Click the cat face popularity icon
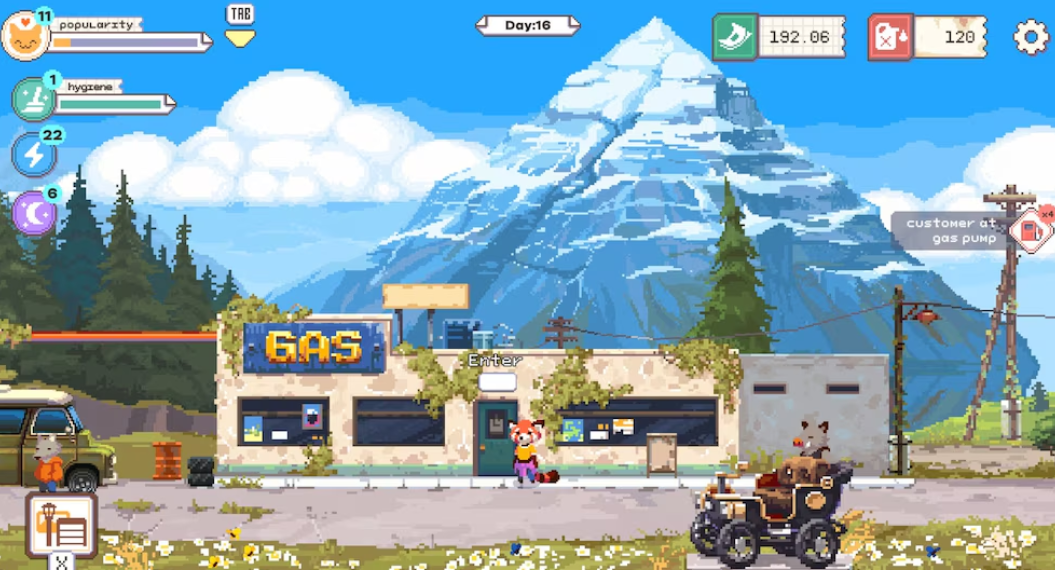The height and width of the screenshot is (570, 1055). pos(24,37)
